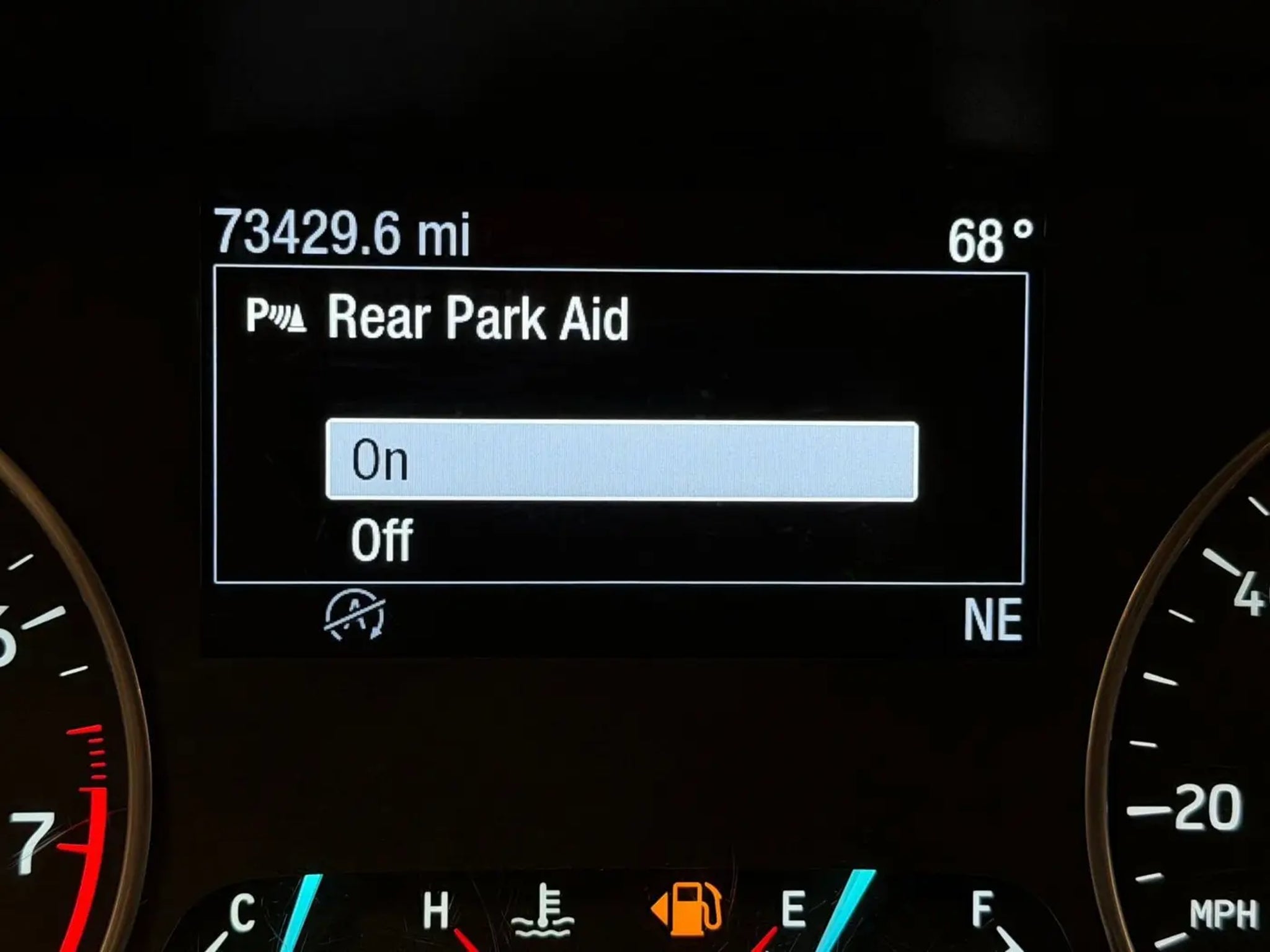
Task: Choose Off for Rear Park Aid
Action: pos(382,540)
